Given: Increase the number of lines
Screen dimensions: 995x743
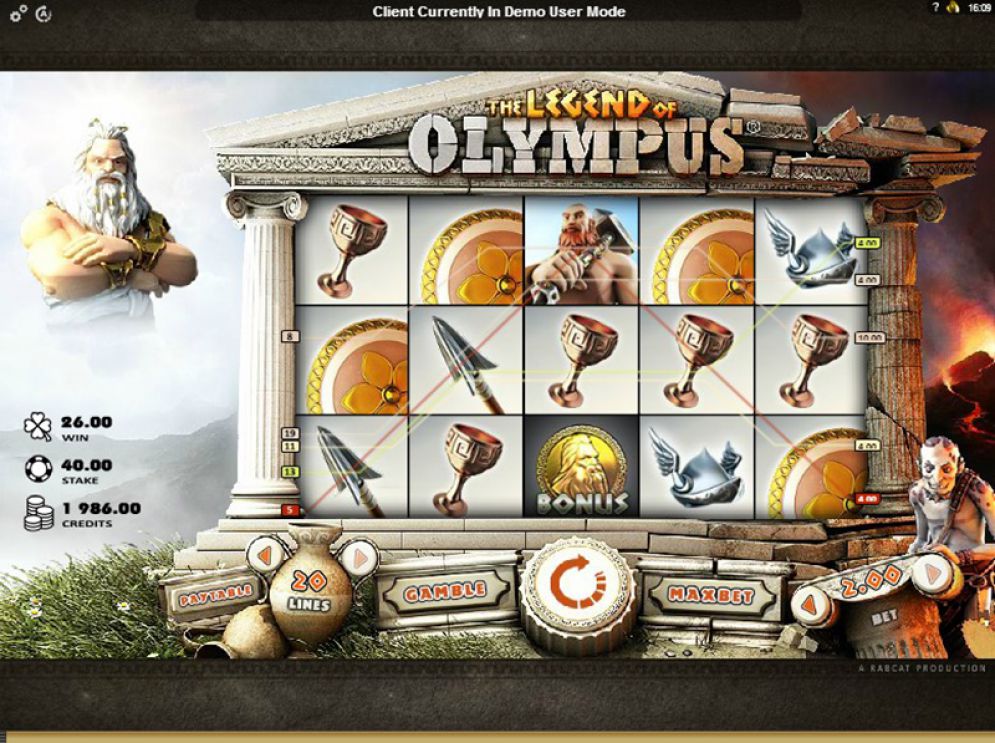Looking at the screenshot, I should tap(361, 556).
